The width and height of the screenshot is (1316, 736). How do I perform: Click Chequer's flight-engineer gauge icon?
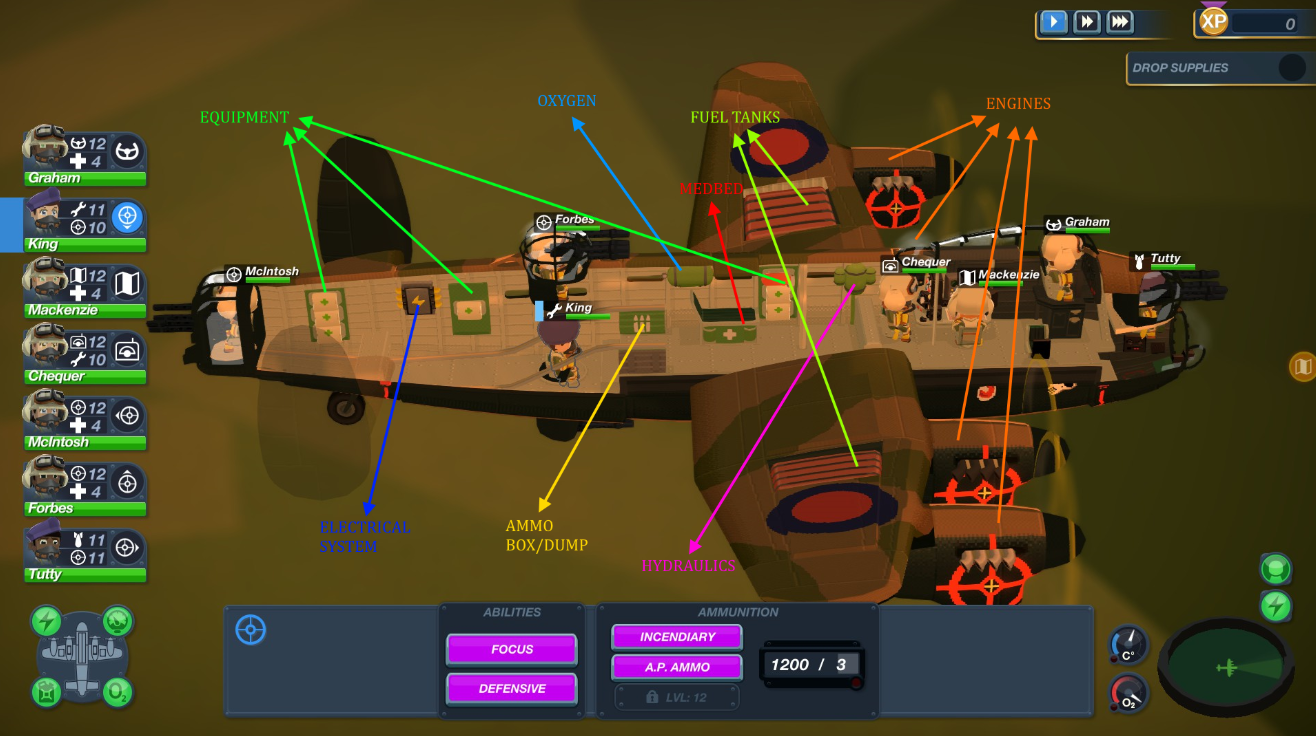coord(127,349)
